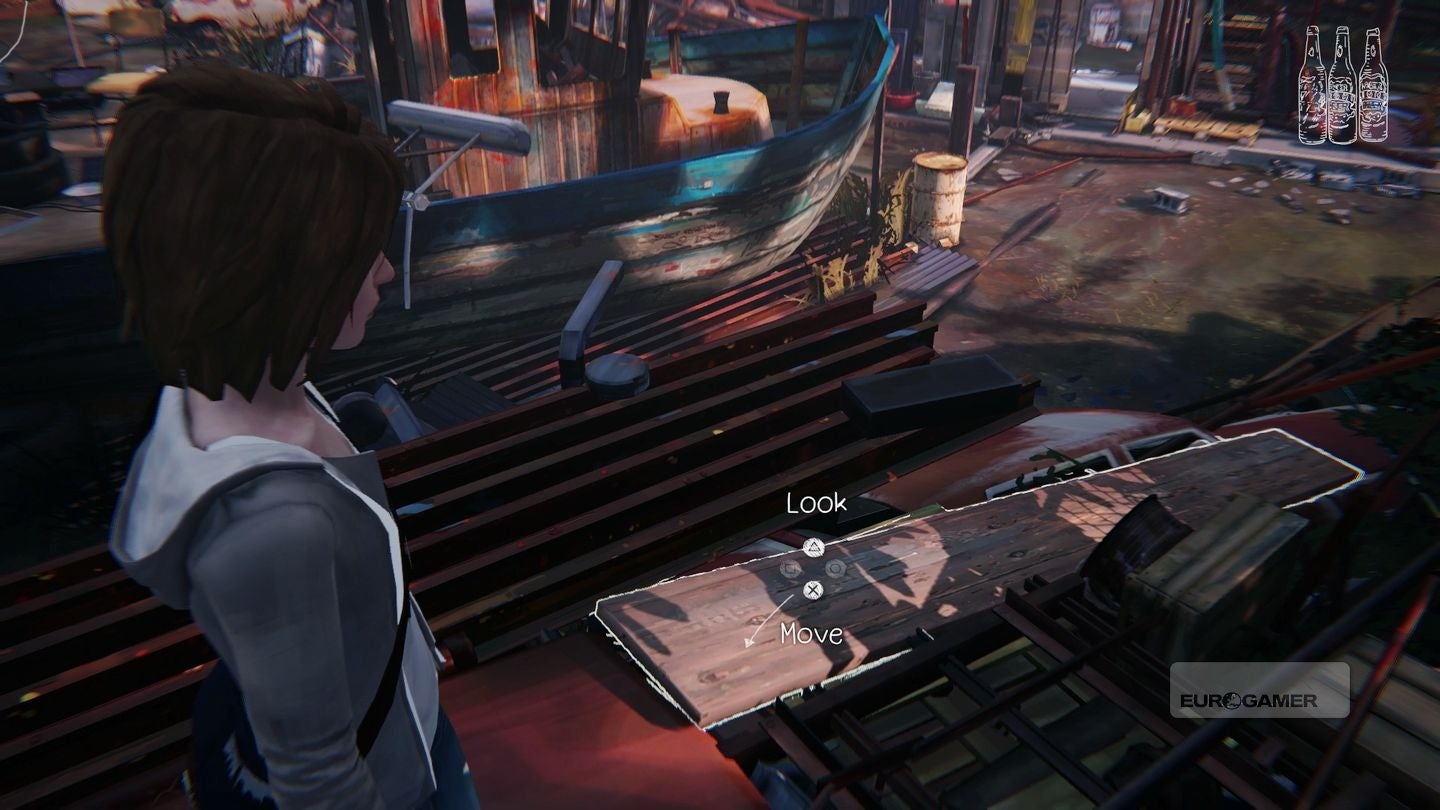Click the dimmed Circle button icon
The width and height of the screenshot is (1440, 810).
click(x=835, y=569)
